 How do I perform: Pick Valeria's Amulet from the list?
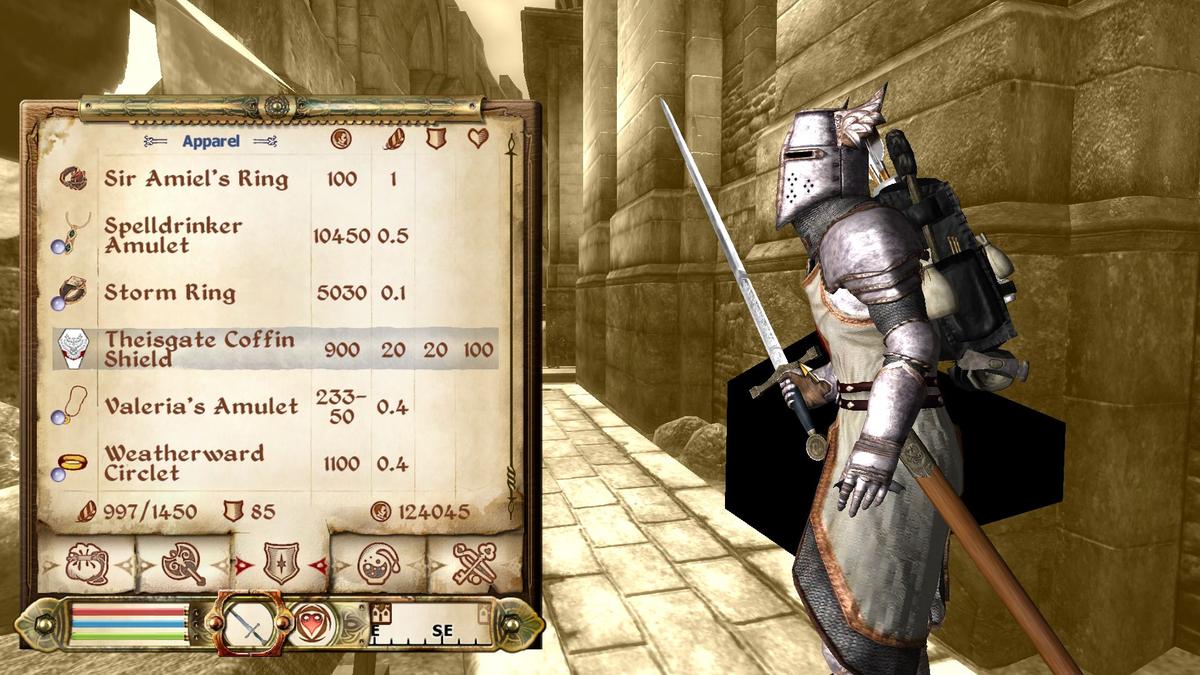pos(201,406)
